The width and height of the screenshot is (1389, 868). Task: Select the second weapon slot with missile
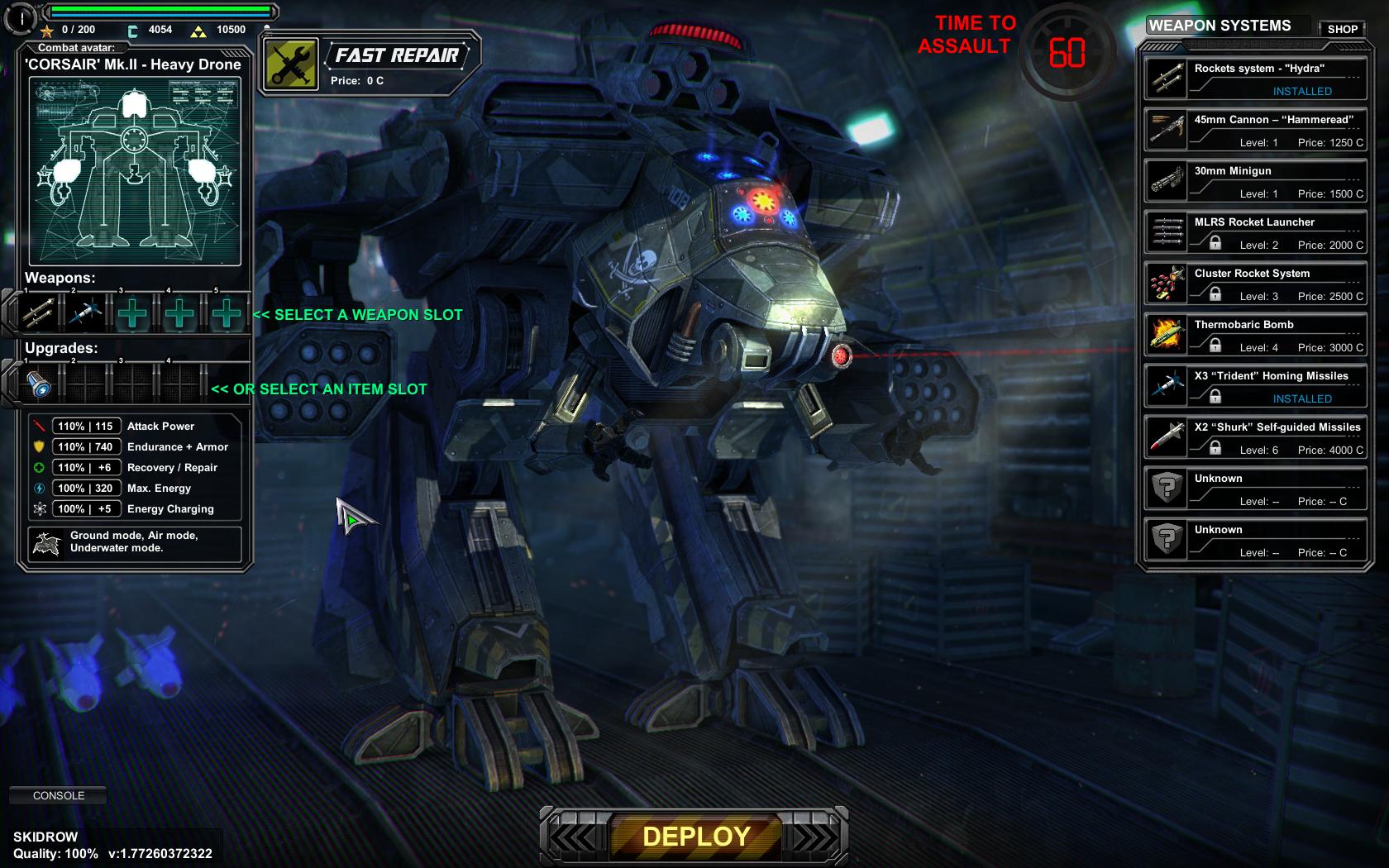(x=85, y=313)
